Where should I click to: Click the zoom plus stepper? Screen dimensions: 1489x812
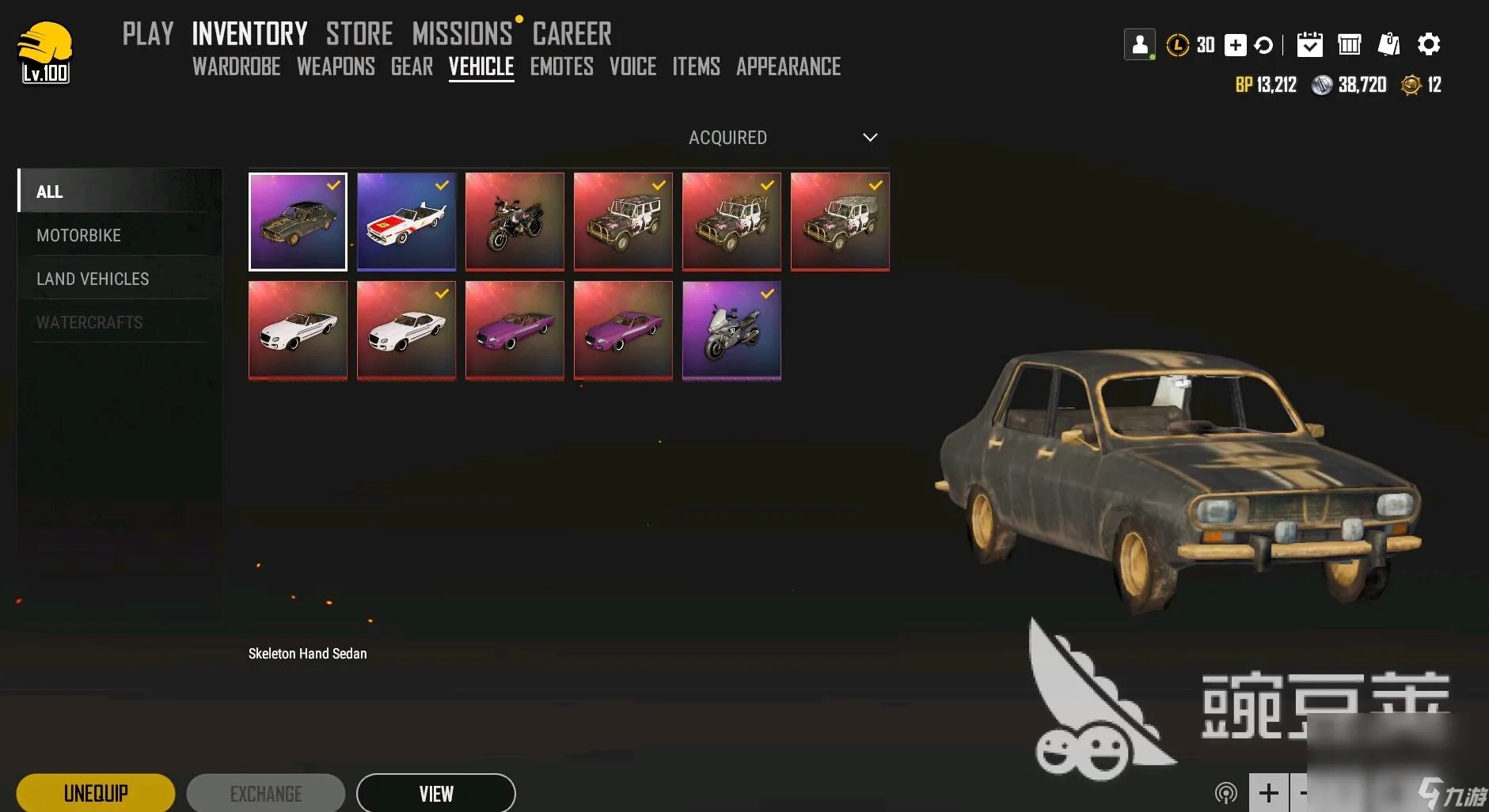click(1268, 792)
